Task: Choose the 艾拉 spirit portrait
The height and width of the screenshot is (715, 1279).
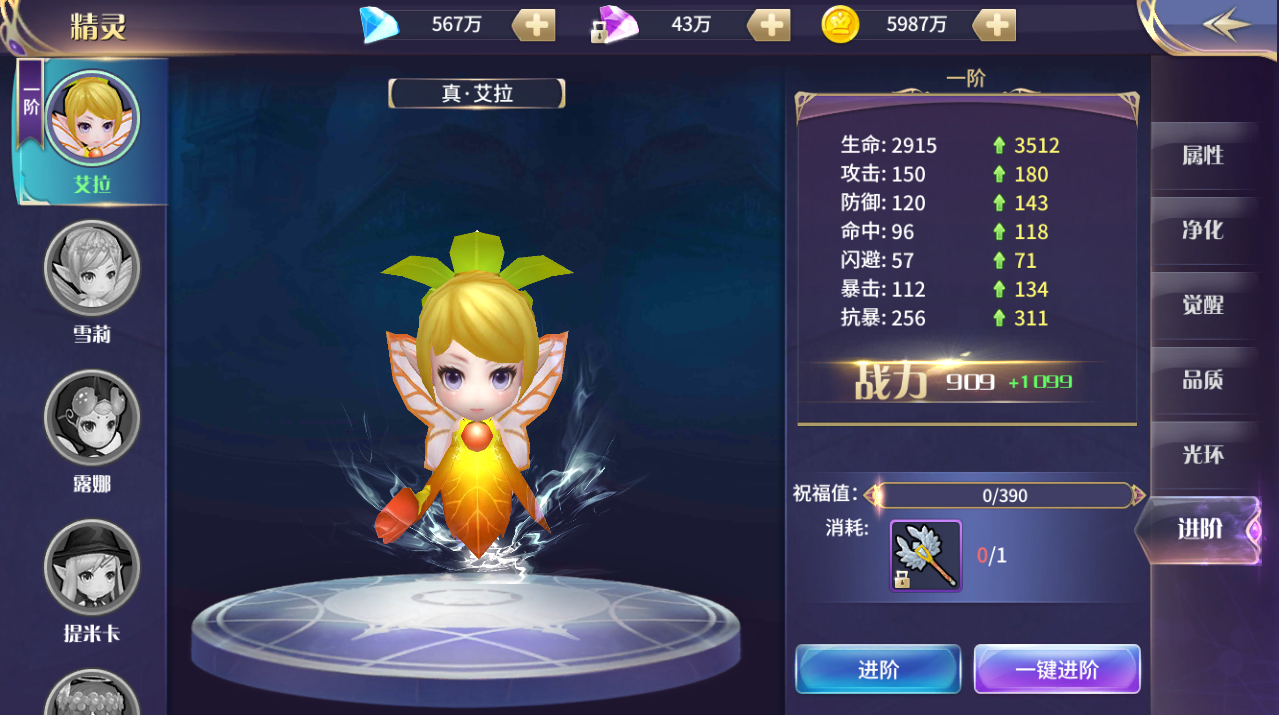Action: coord(92,120)
